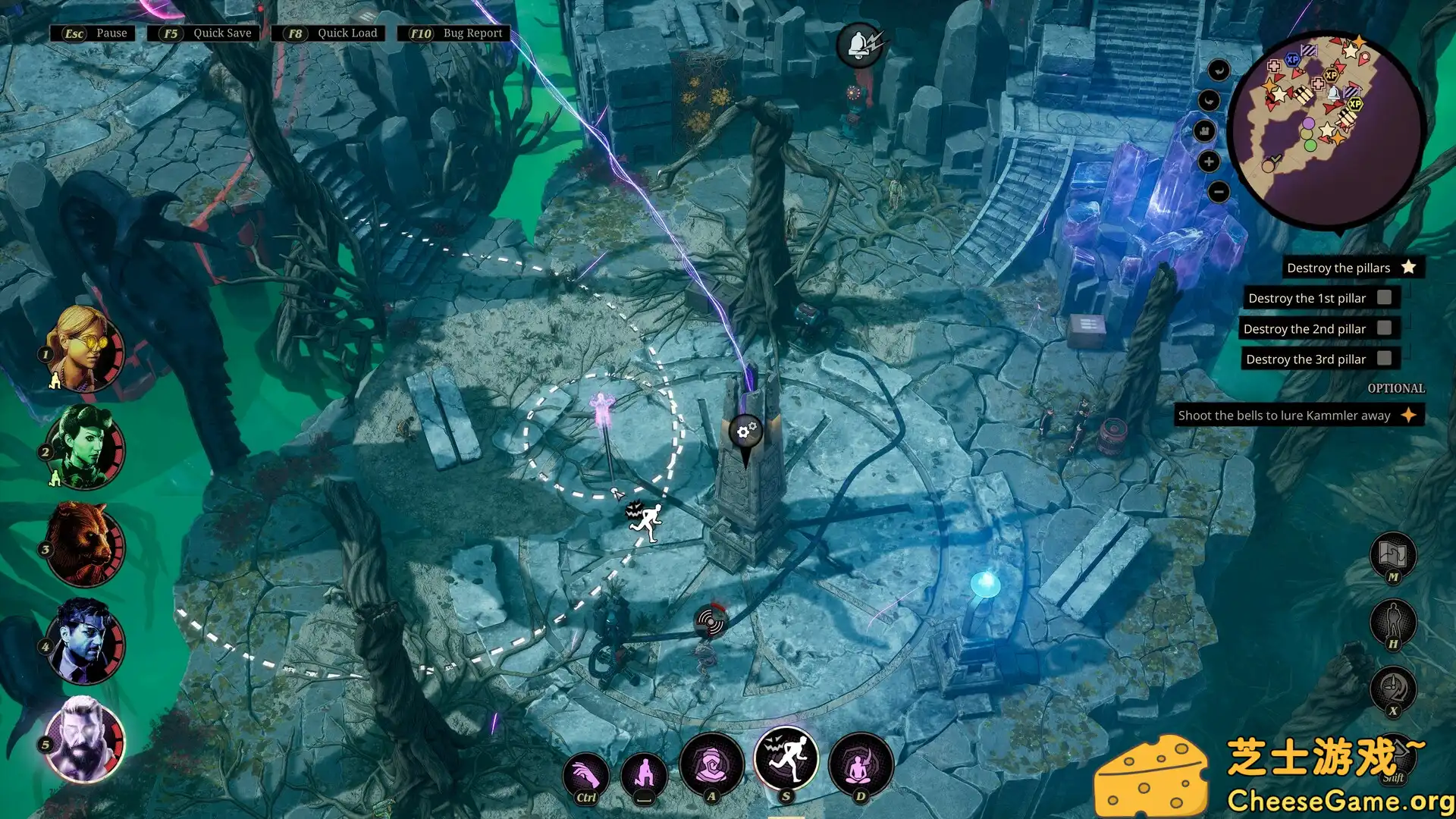Click the clock rewind icon

(x=1393, y=689)
